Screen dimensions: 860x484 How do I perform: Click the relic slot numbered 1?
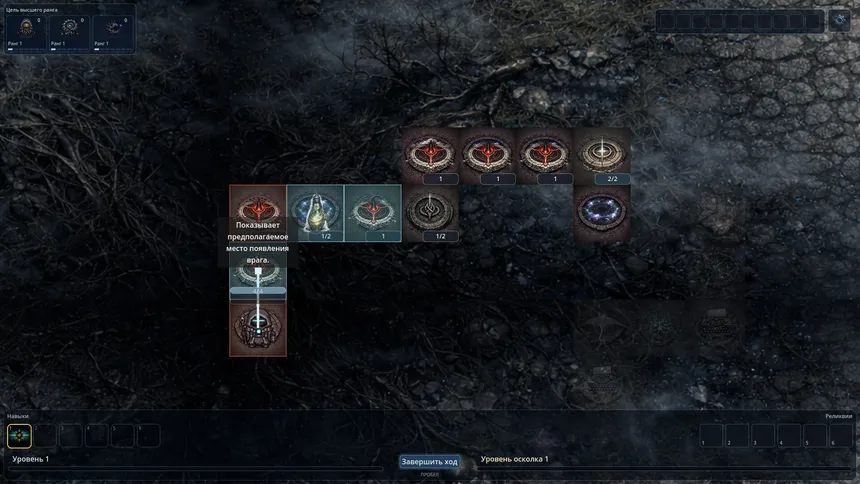click(x=710, y=436)
